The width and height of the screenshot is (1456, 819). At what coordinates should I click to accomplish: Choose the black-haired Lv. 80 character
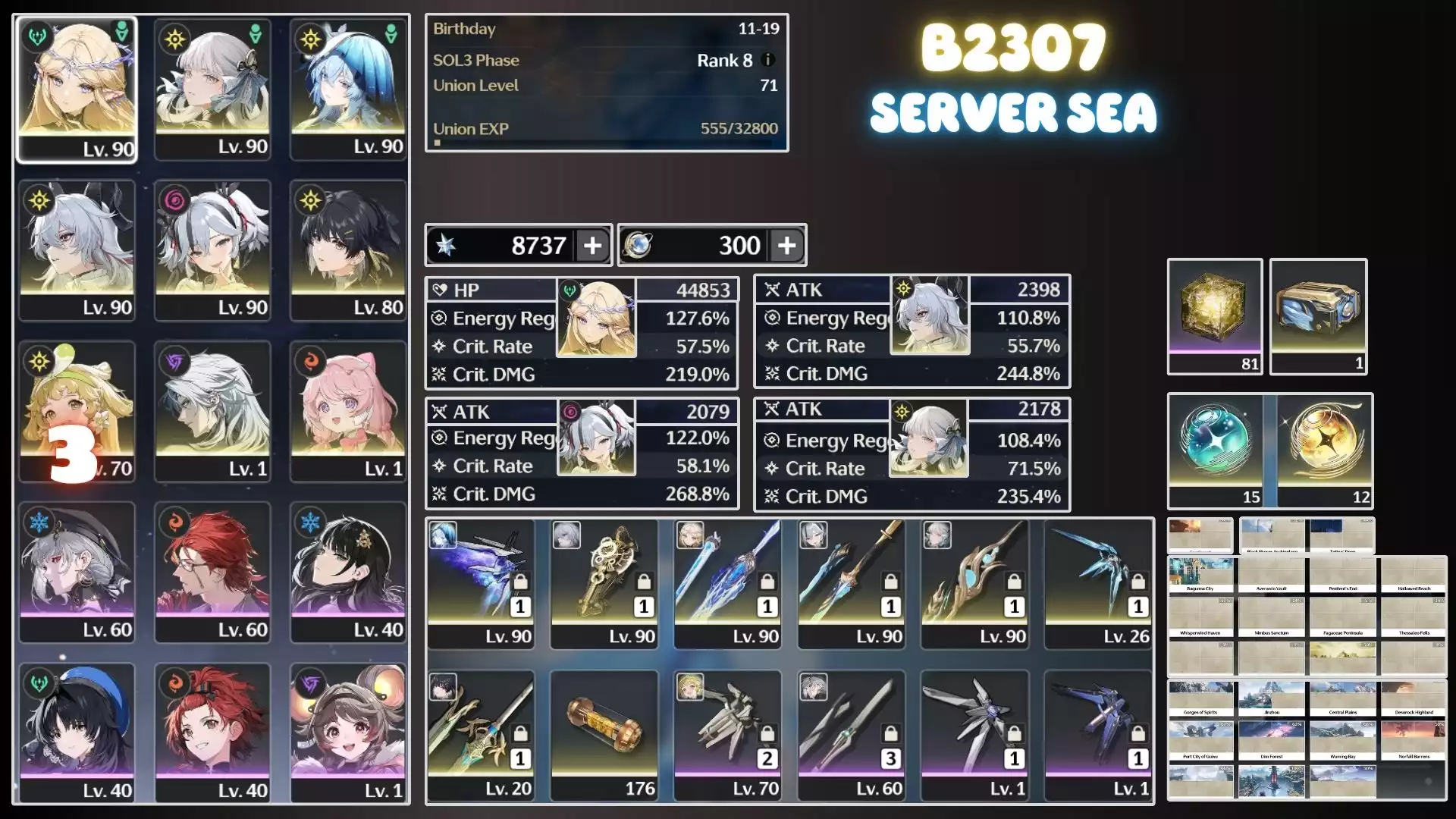[348, 250]
